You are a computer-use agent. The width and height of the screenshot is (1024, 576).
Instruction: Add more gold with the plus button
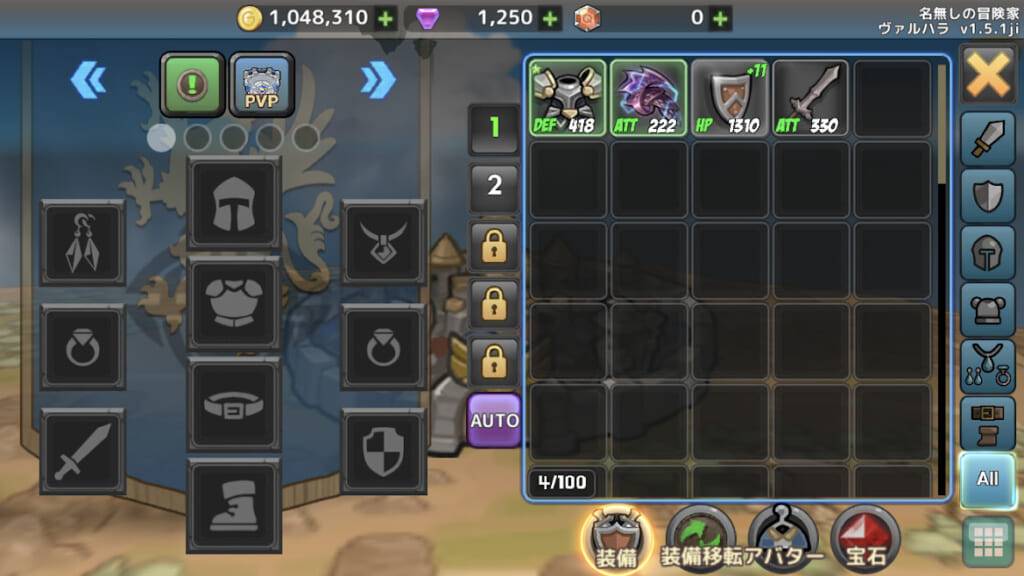point(385,18)
